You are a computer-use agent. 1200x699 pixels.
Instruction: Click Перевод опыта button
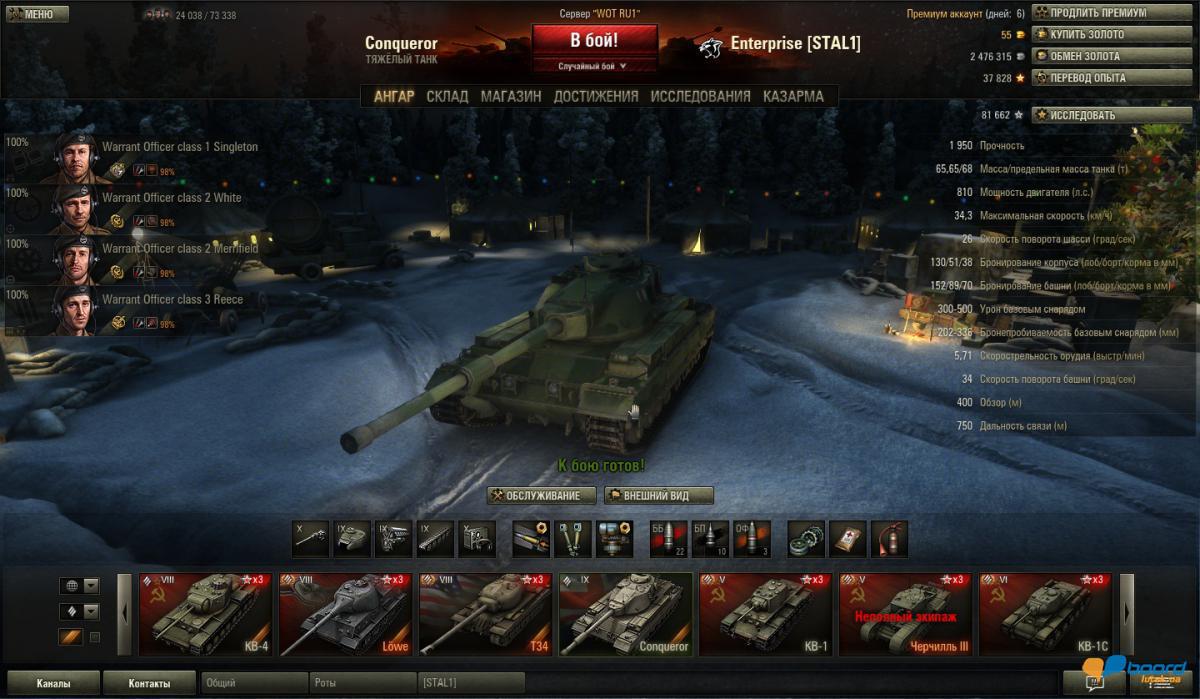pos(1086,77)
